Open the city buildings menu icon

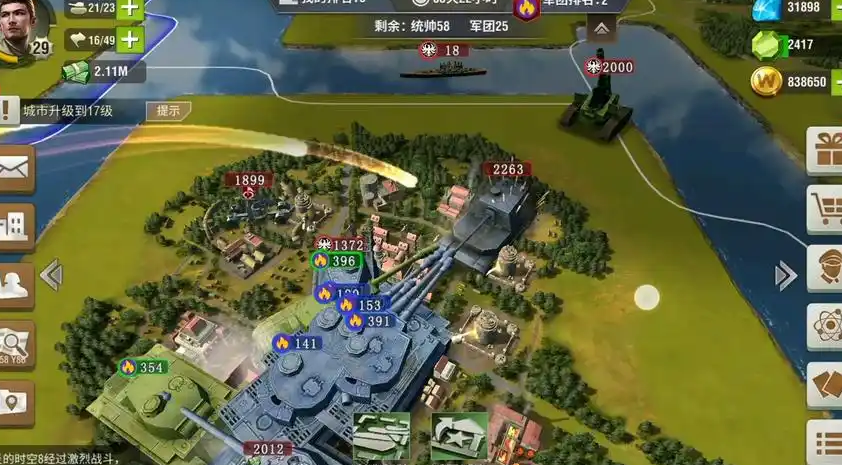14,226
